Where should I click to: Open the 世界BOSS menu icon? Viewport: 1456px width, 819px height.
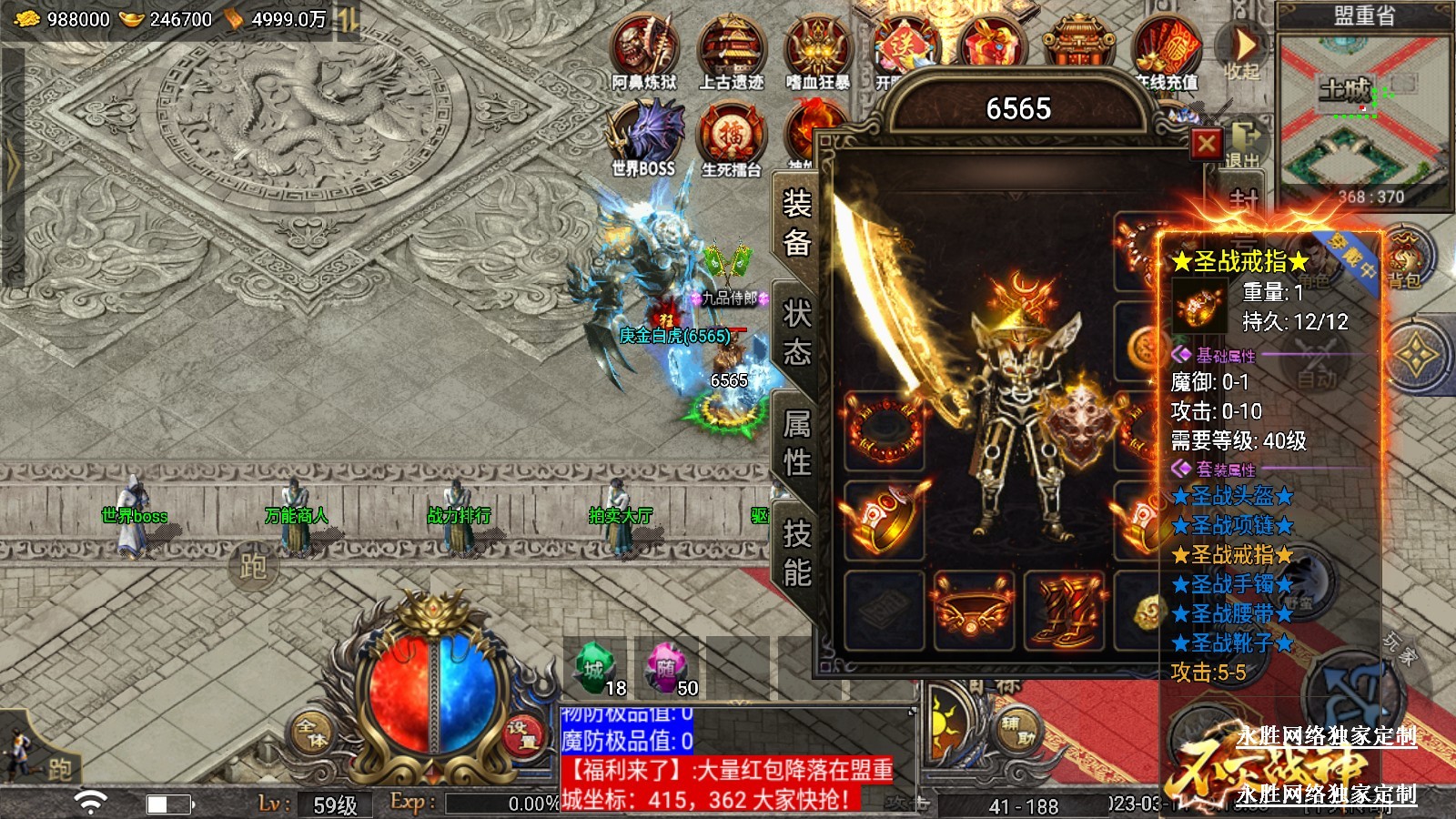pos(644,136)
